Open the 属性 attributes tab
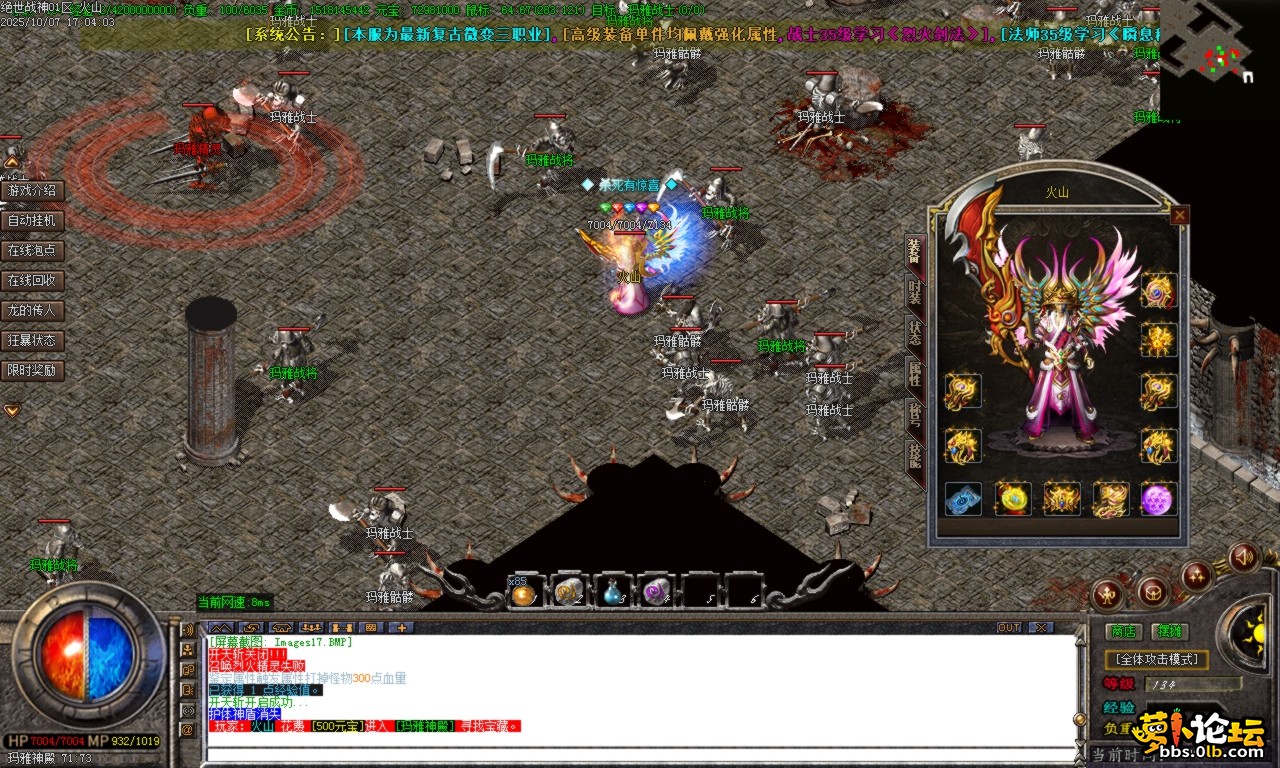This screenshot has width=1280, height=768. (x=914, y=375)
